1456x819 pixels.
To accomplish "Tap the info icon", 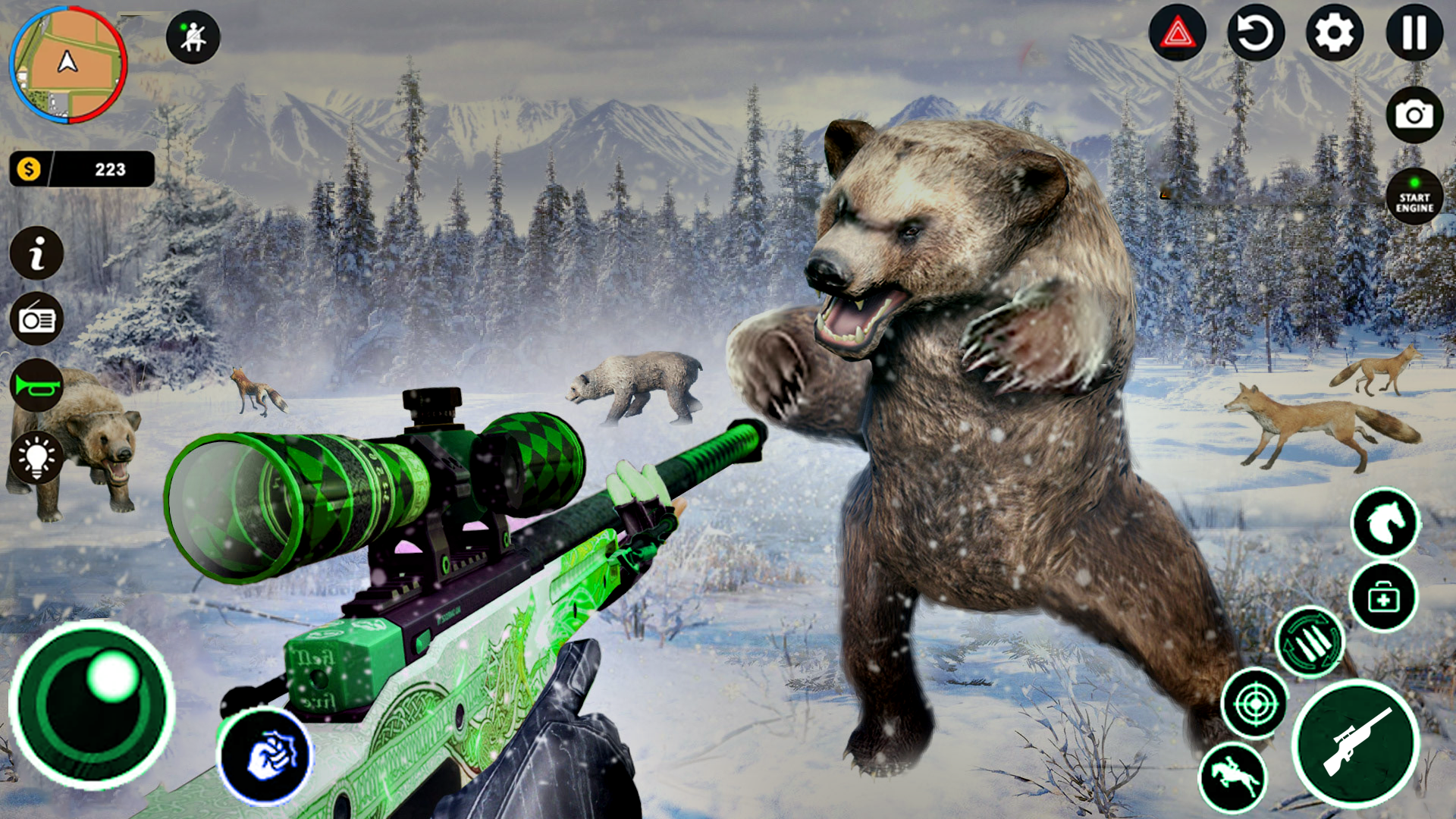I will point(36,253).
